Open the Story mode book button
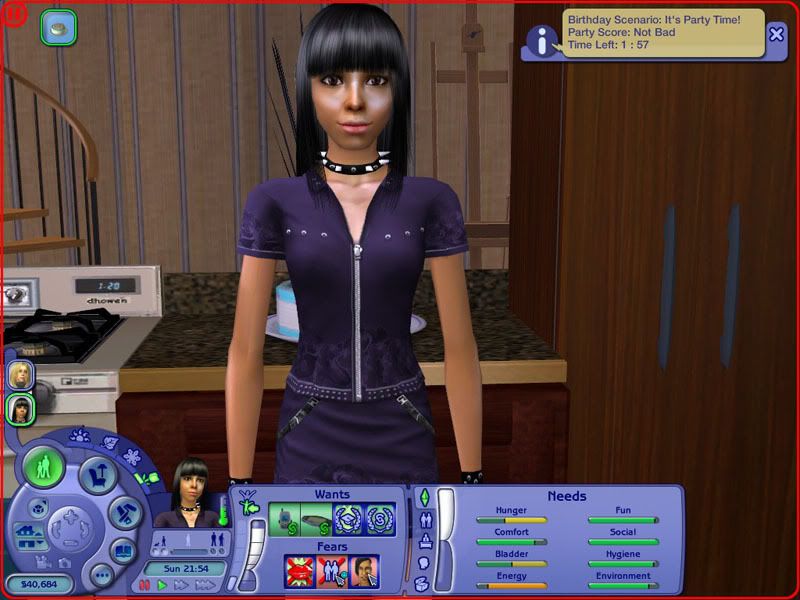The width and height of the screenshot is (800, 600). [x=123, y=551]
